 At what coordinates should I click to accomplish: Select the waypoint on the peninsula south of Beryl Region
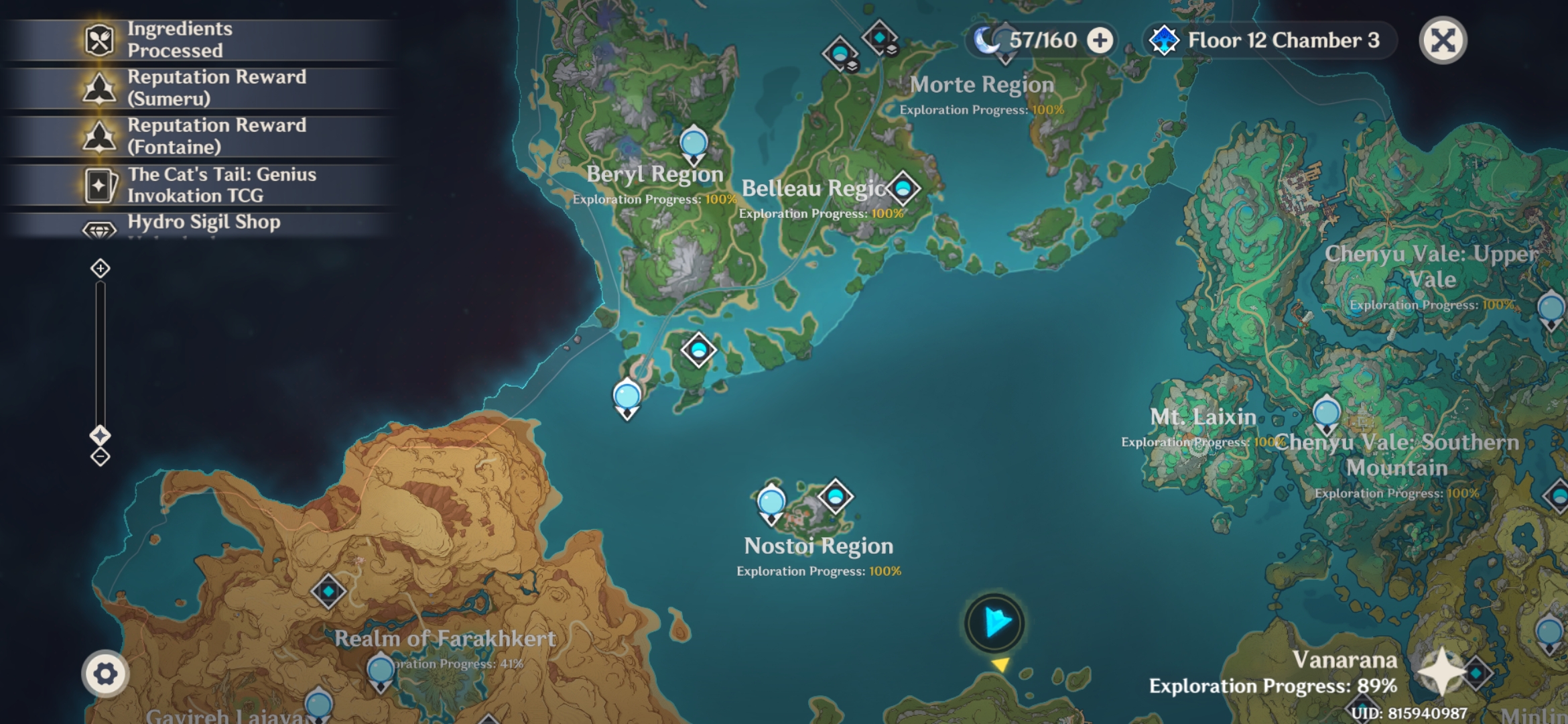pyautogui.click(x=628, y=397)
